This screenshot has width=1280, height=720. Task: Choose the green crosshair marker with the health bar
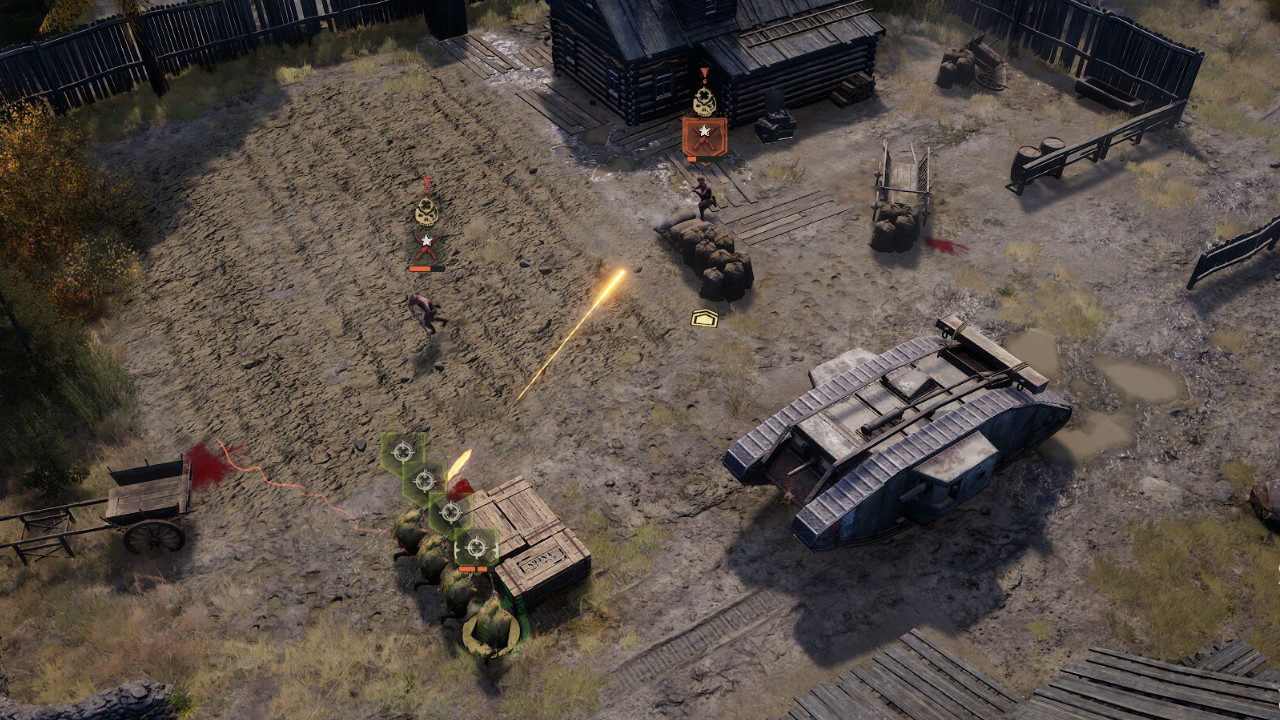tap(476, 547)
